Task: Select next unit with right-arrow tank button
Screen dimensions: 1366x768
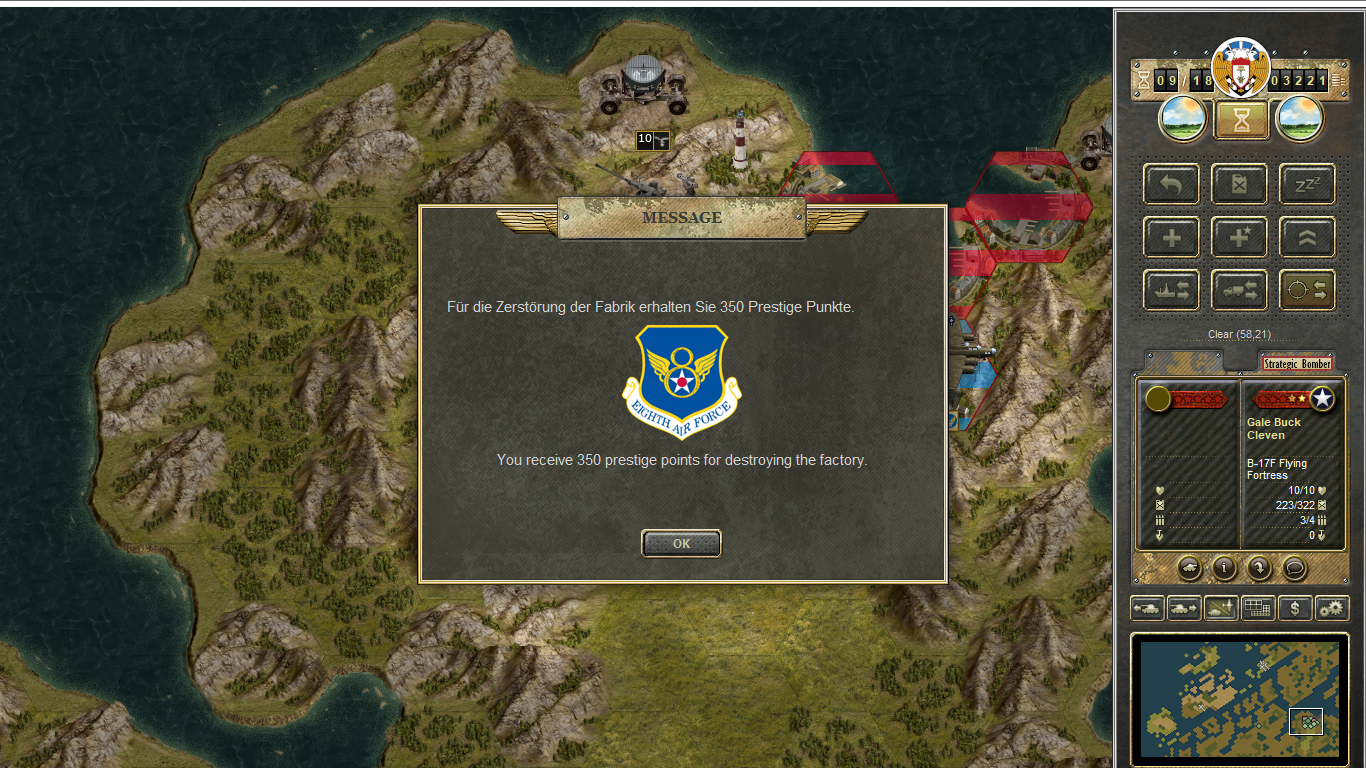Action: tap(1184, 608)
